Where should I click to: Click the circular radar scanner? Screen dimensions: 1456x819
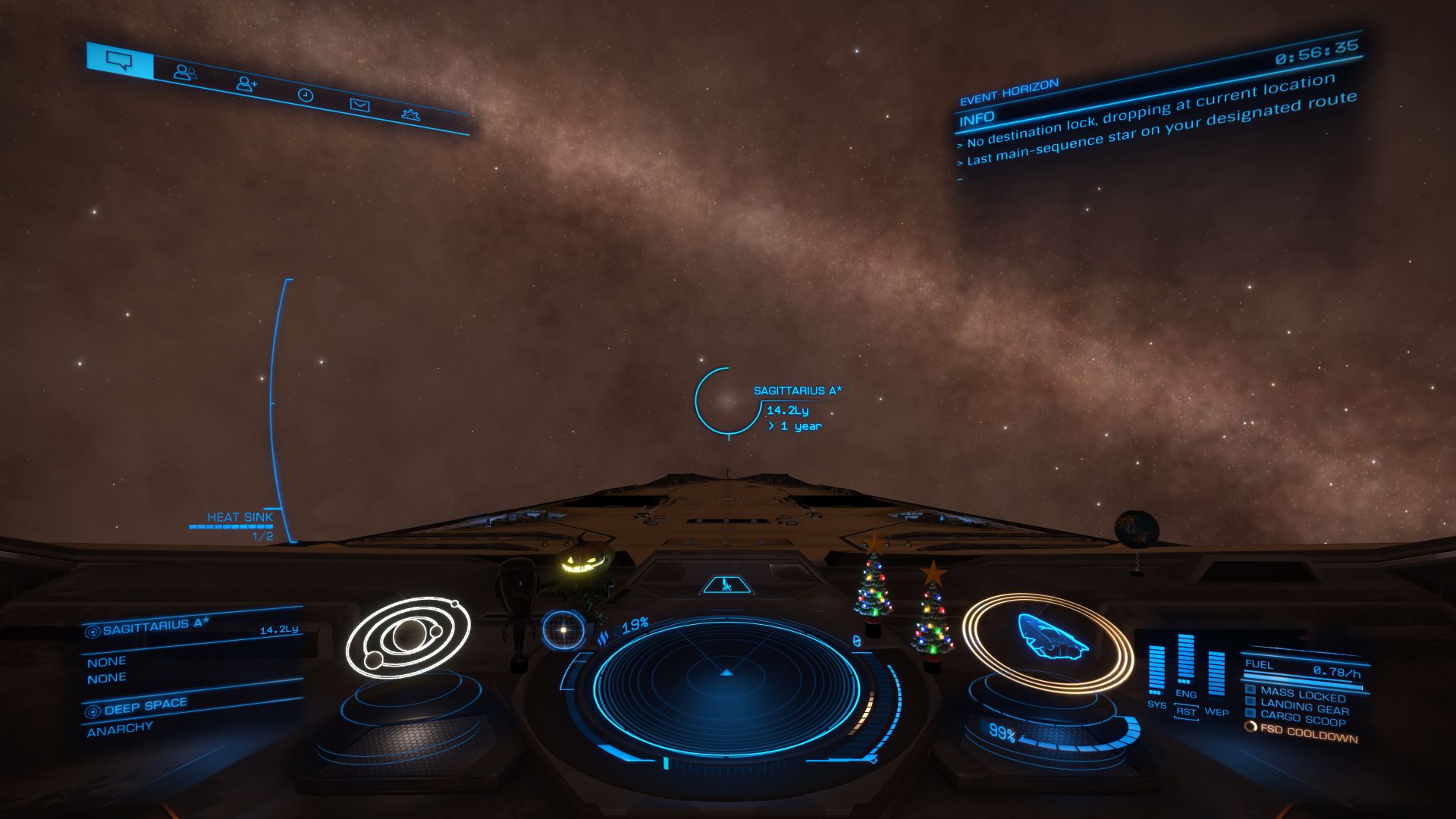pyautogui.click(x=726, y=686)
